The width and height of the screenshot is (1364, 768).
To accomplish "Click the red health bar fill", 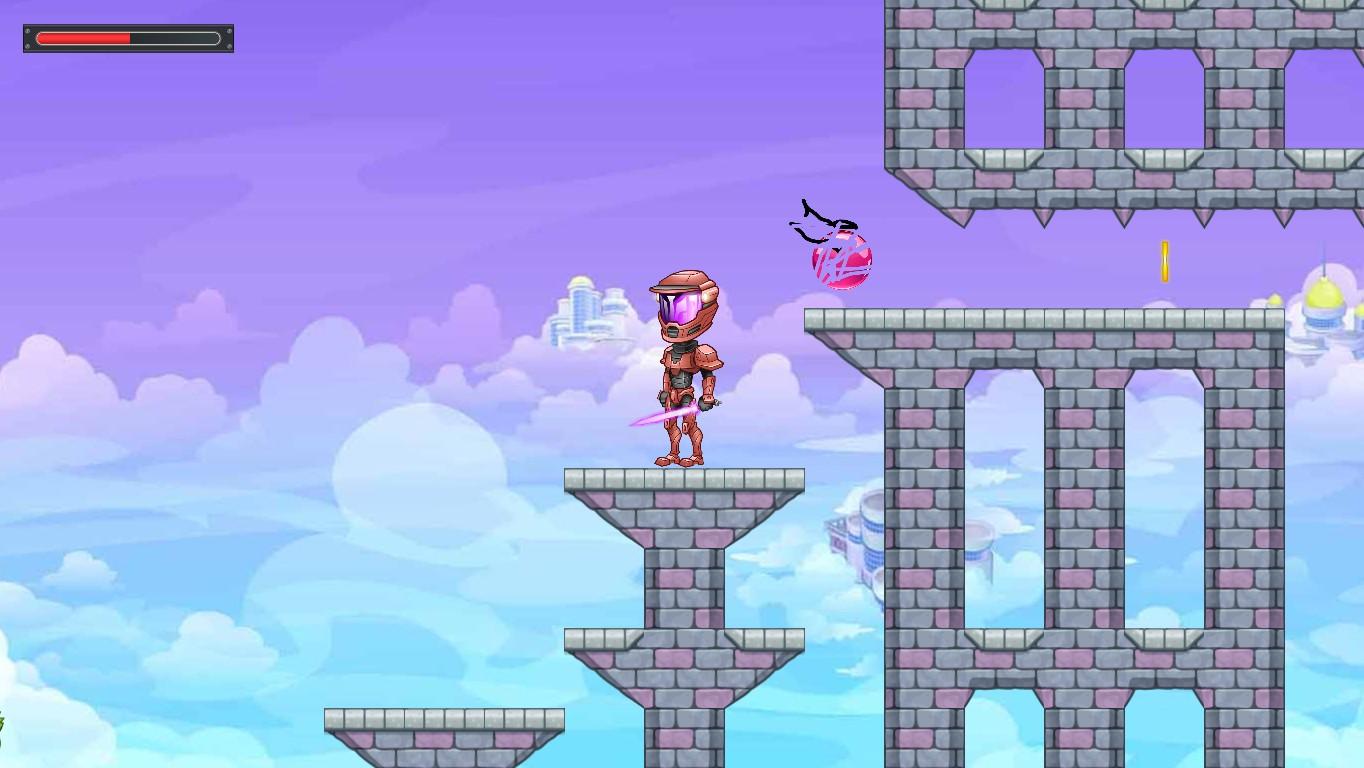I will pos(85,38).
